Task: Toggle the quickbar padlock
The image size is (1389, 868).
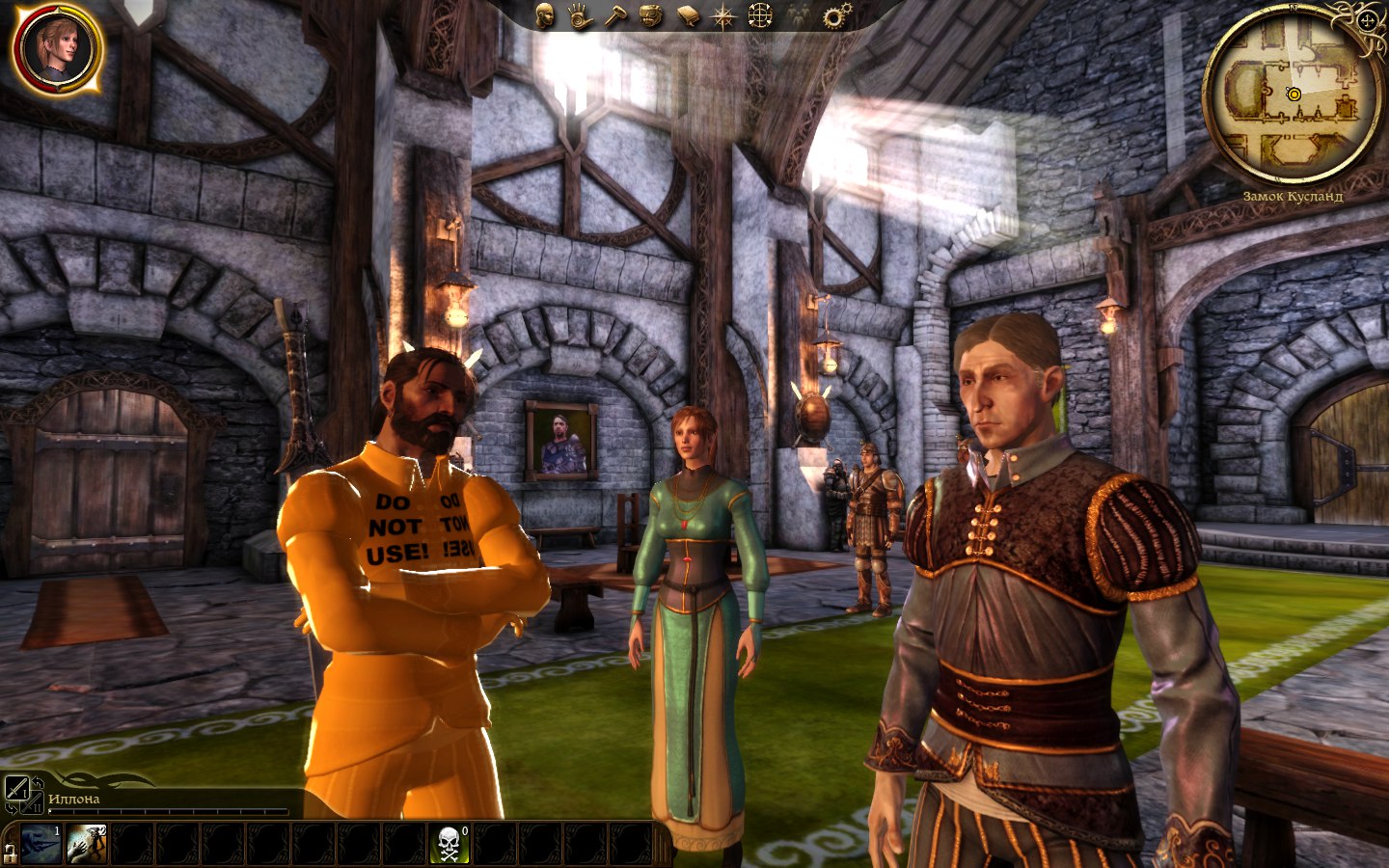Action: click(x=11, y=852)
